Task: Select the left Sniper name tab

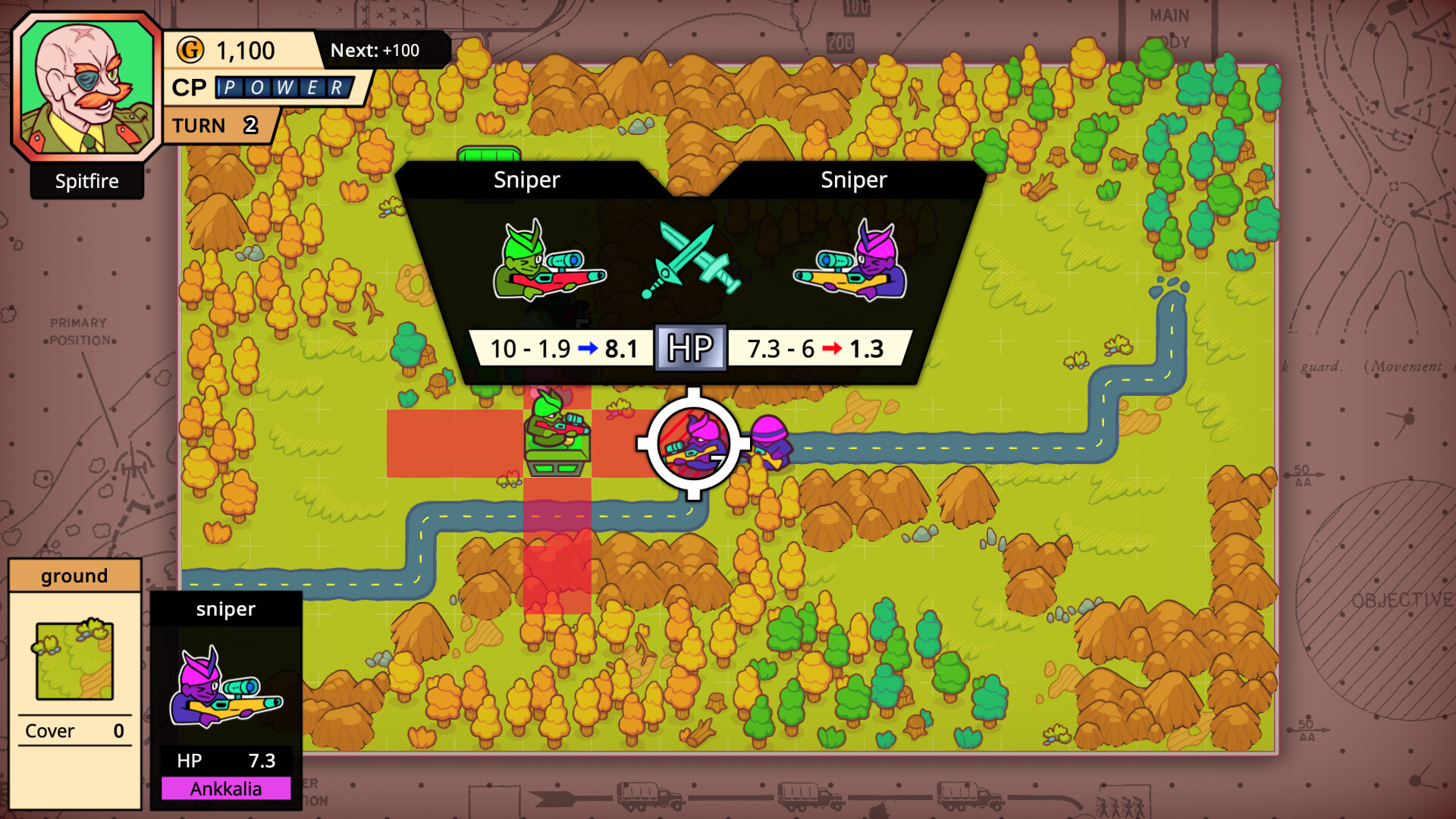Action: click(527, 180)
